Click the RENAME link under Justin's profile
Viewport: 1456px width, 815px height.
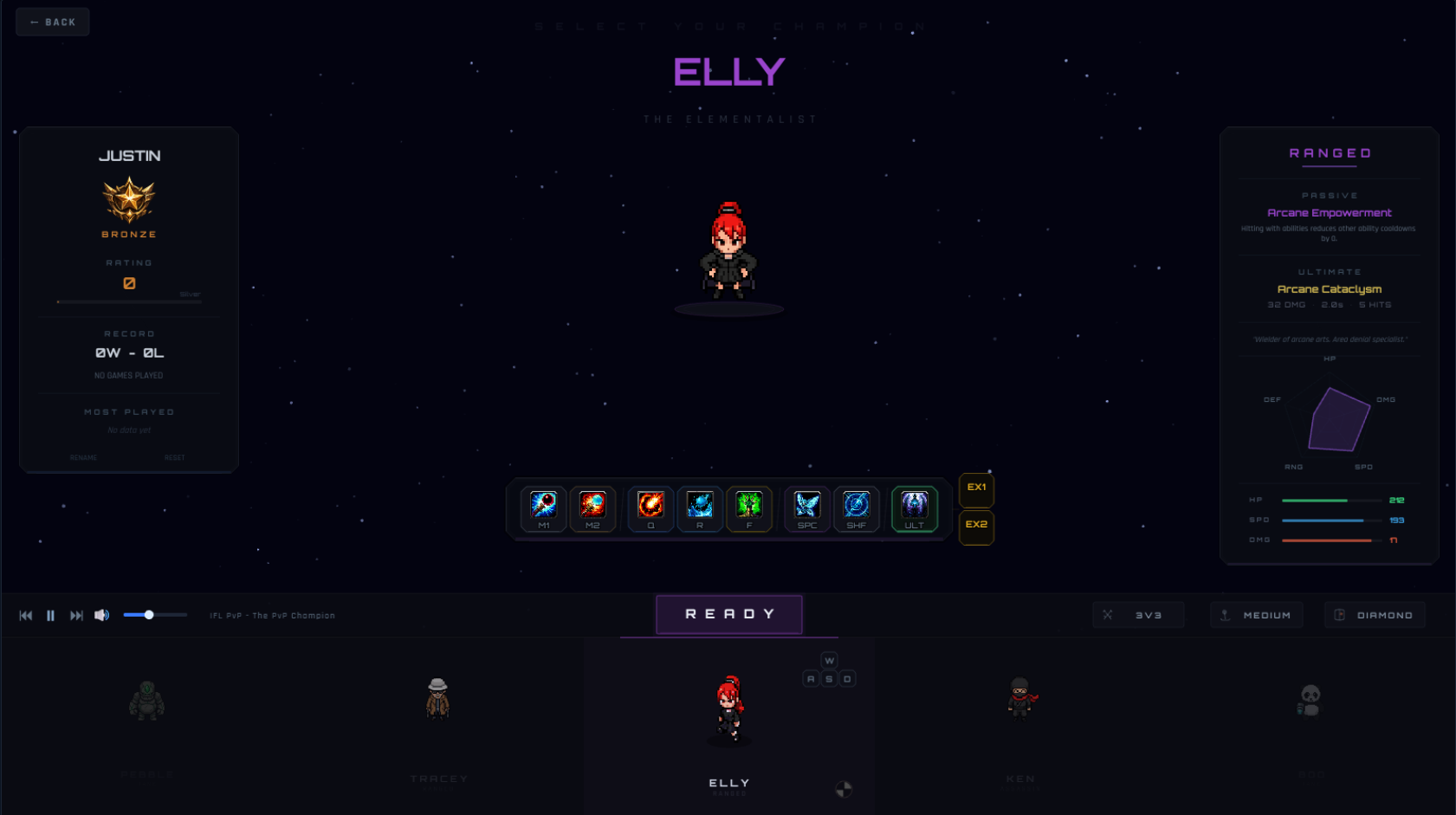83,457
